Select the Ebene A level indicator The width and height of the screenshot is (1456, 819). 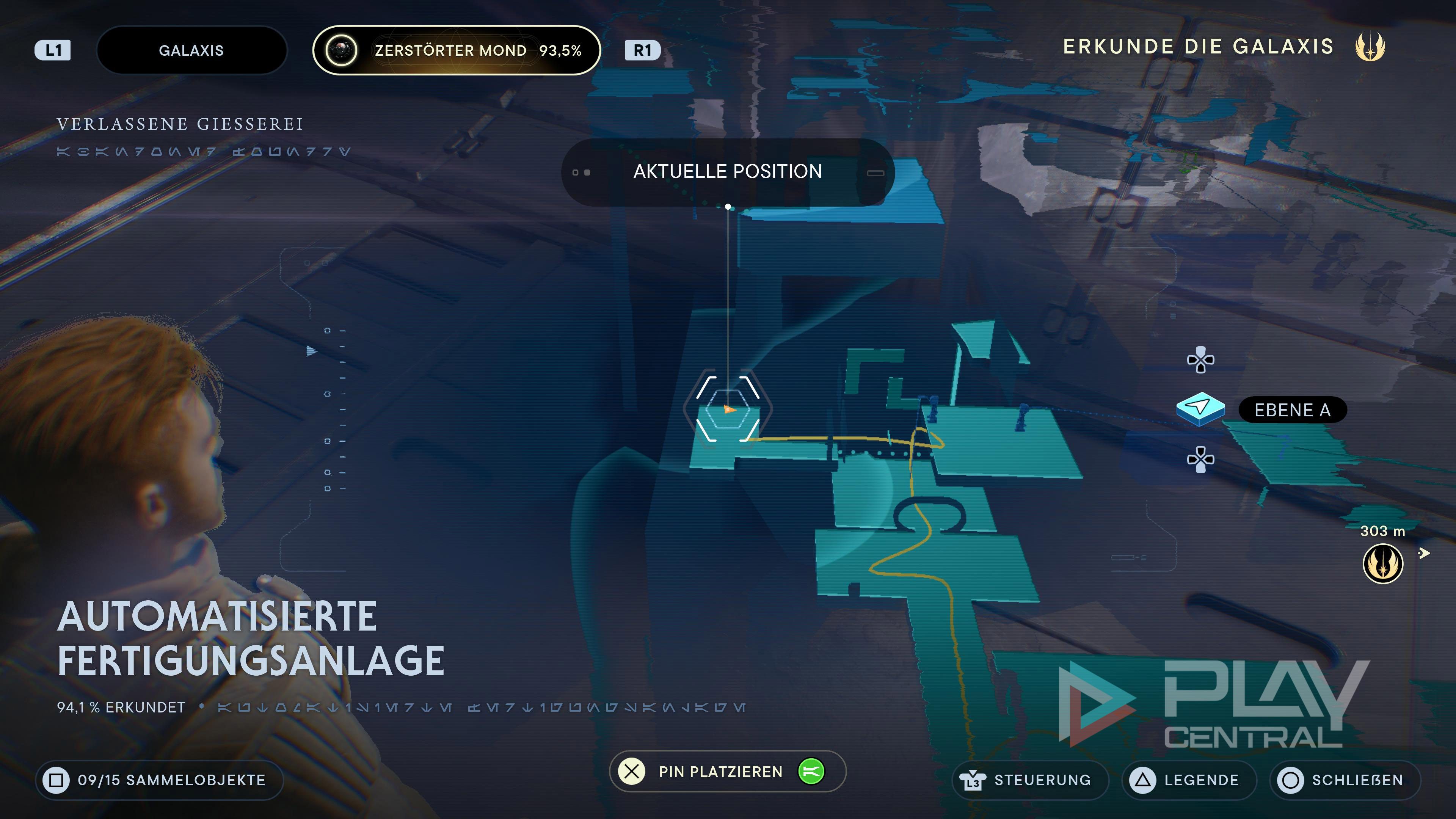coord(1292,410)
